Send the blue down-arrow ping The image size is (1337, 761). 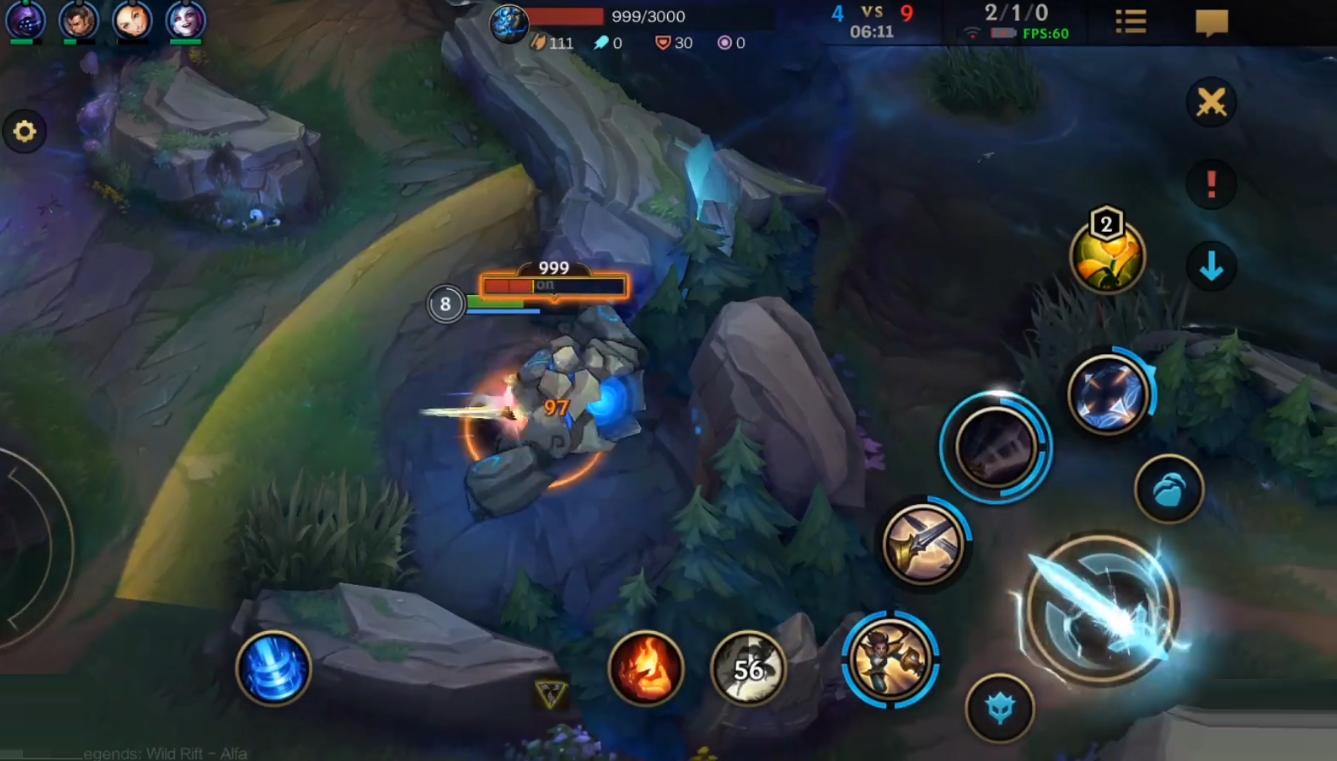(1211, 267)
